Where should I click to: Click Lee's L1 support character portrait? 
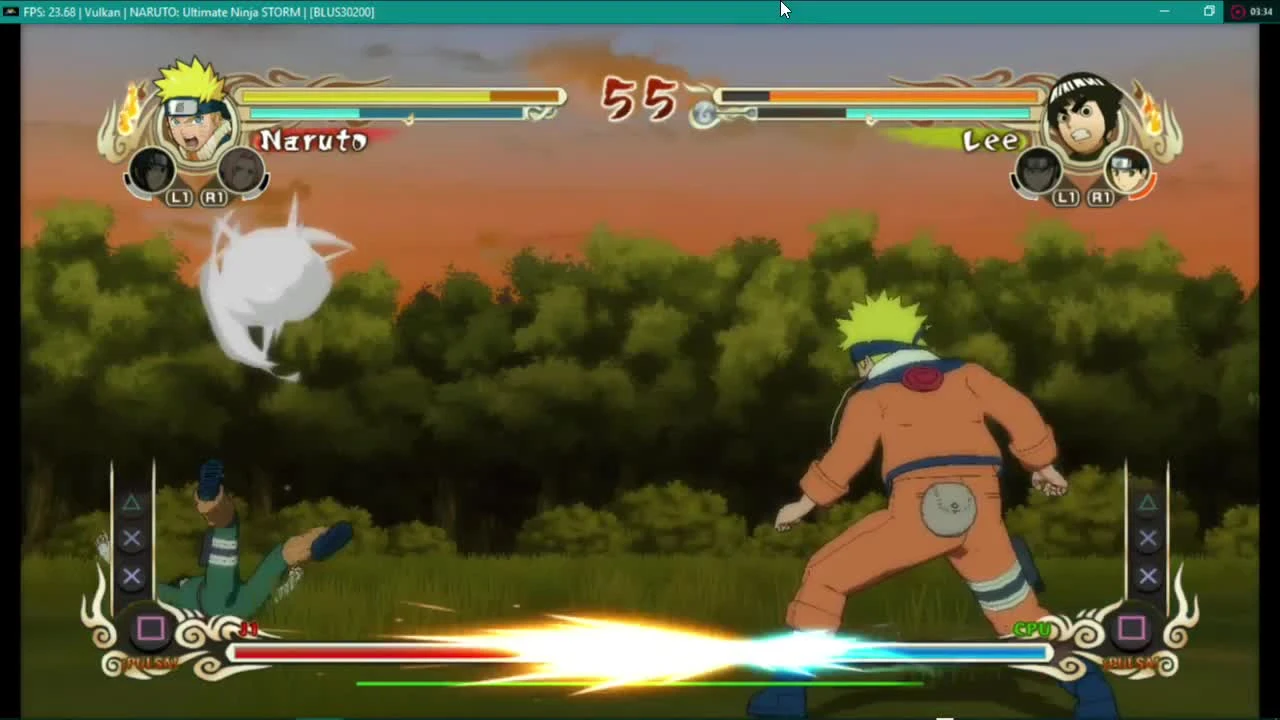point(1040,173)
